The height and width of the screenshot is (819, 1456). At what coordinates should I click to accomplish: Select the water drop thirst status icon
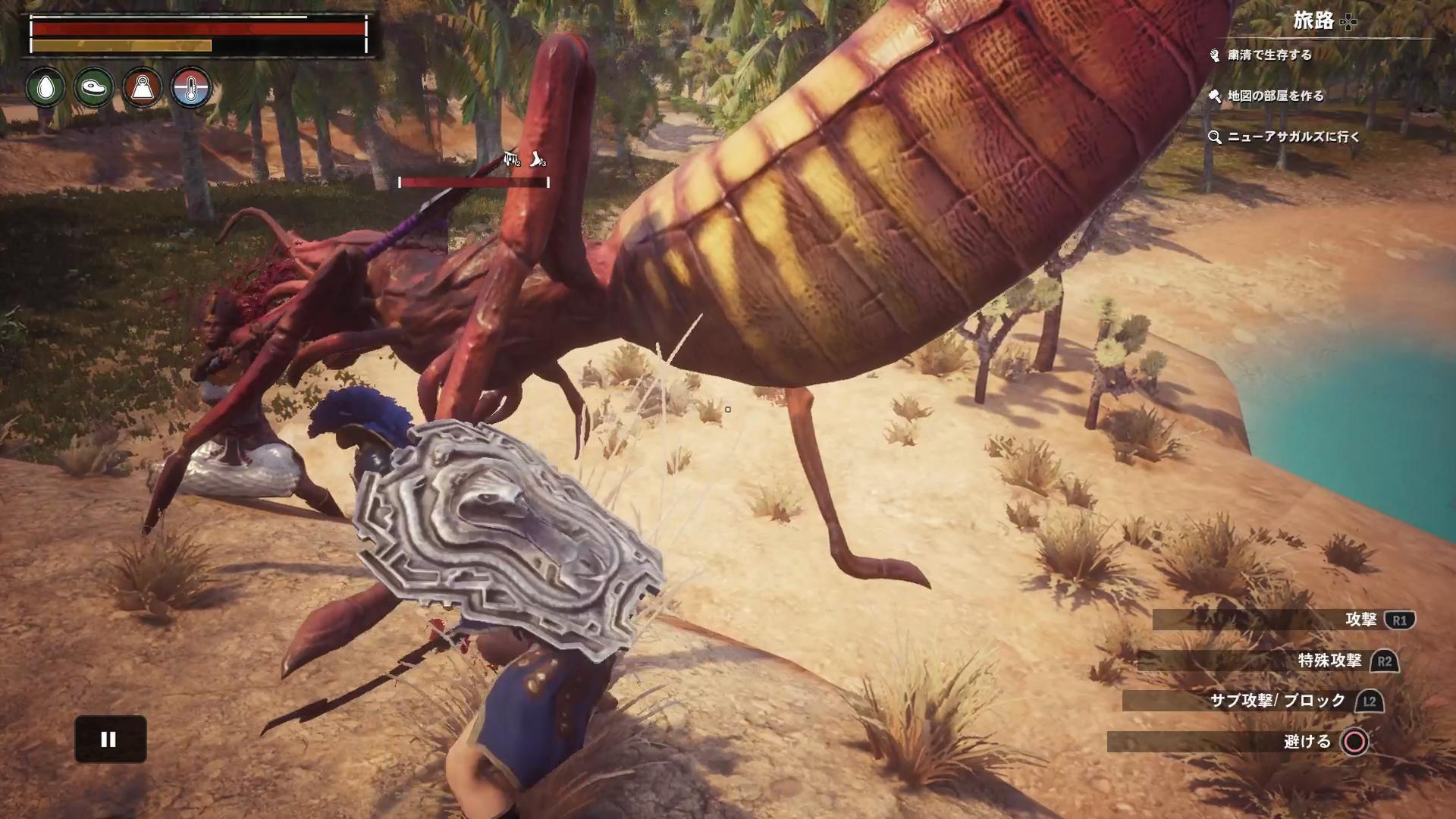(x=45, y=88)
